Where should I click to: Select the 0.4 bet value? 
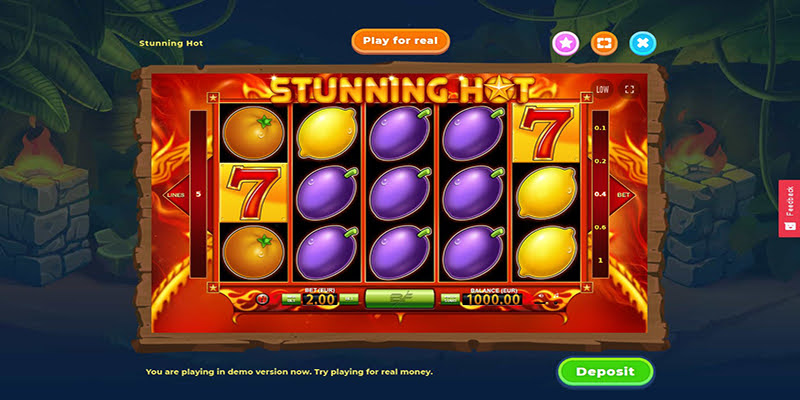(600, 194)
